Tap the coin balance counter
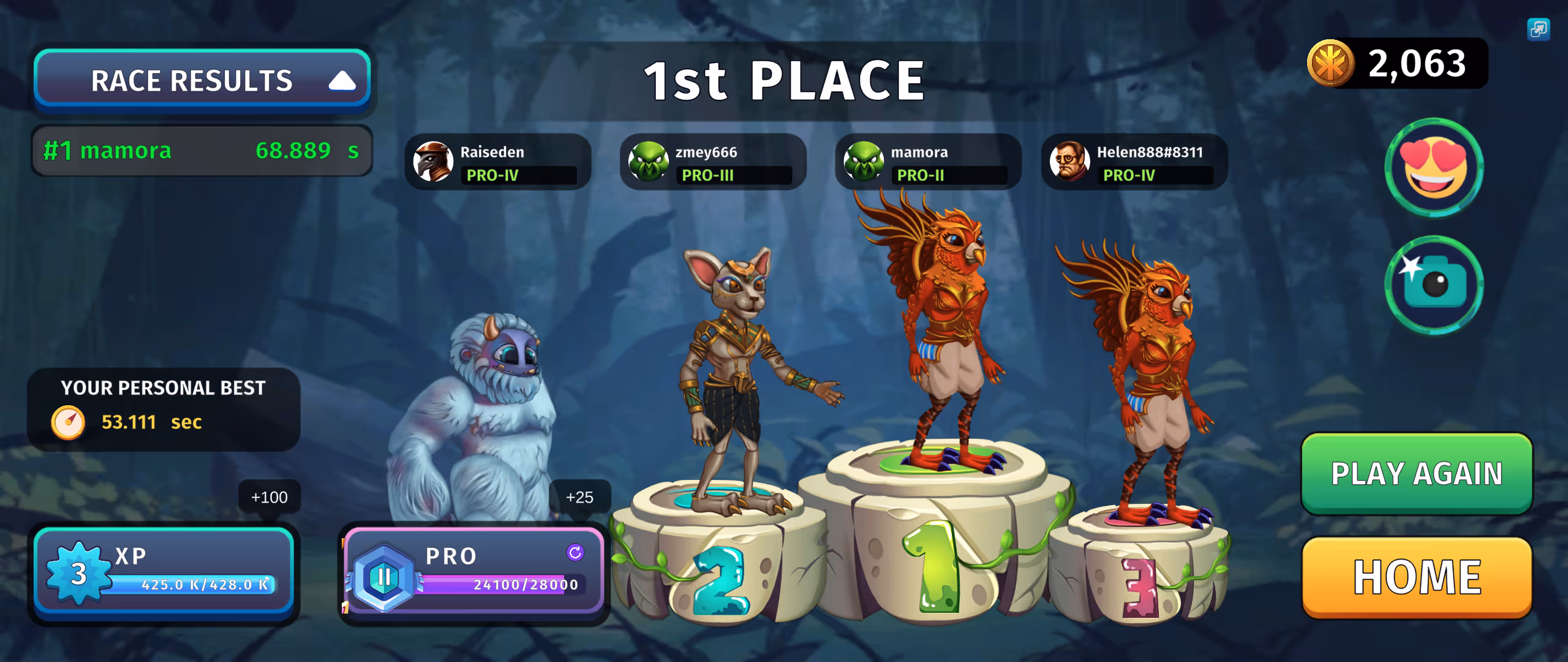 pyautogui.click(x=1398, y=63)
